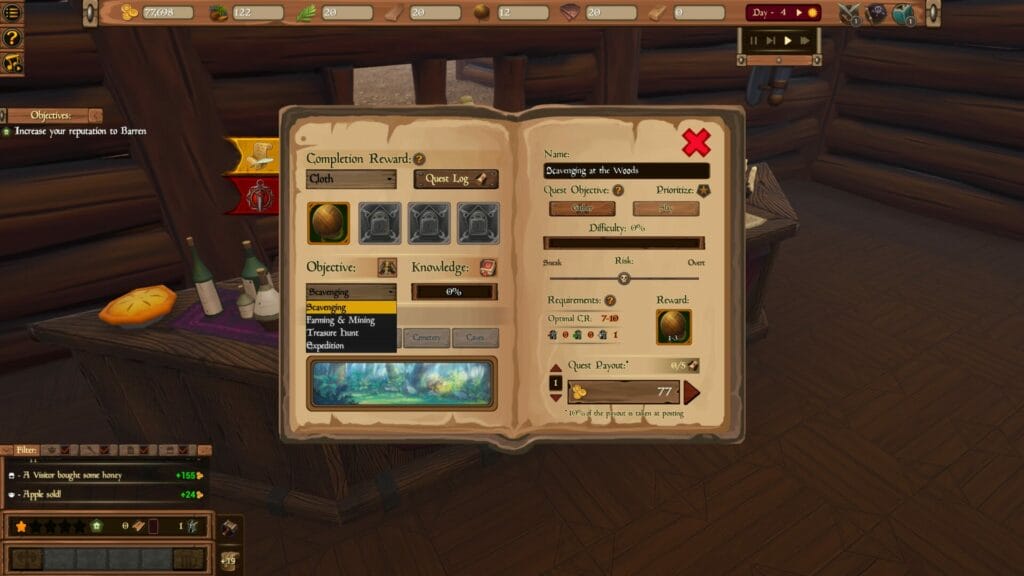1024x576 pixels.
Task: Open the Quest Log
Action: [x=455, y=179]
